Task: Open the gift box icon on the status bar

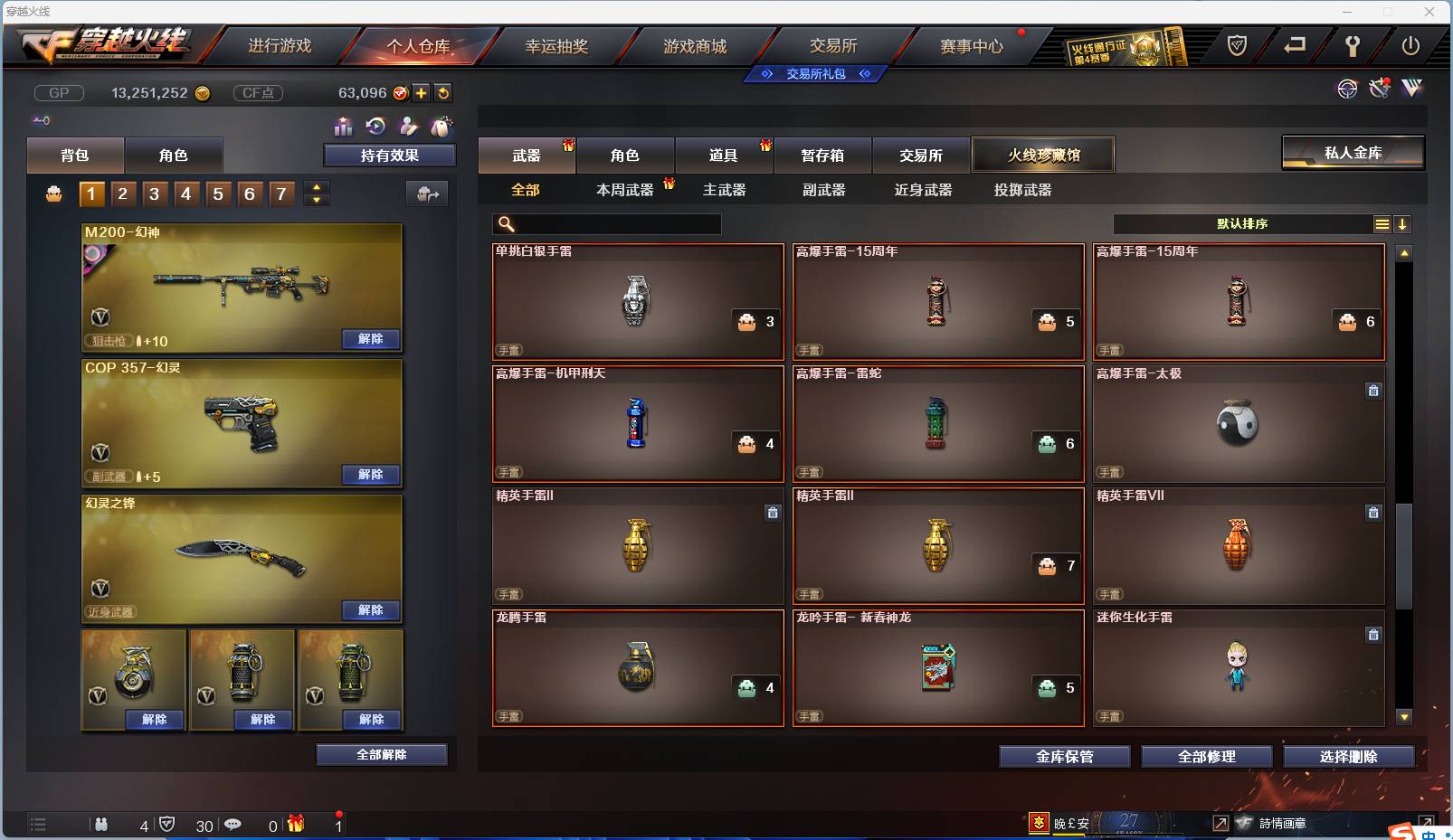Action: tap(292, 825)
